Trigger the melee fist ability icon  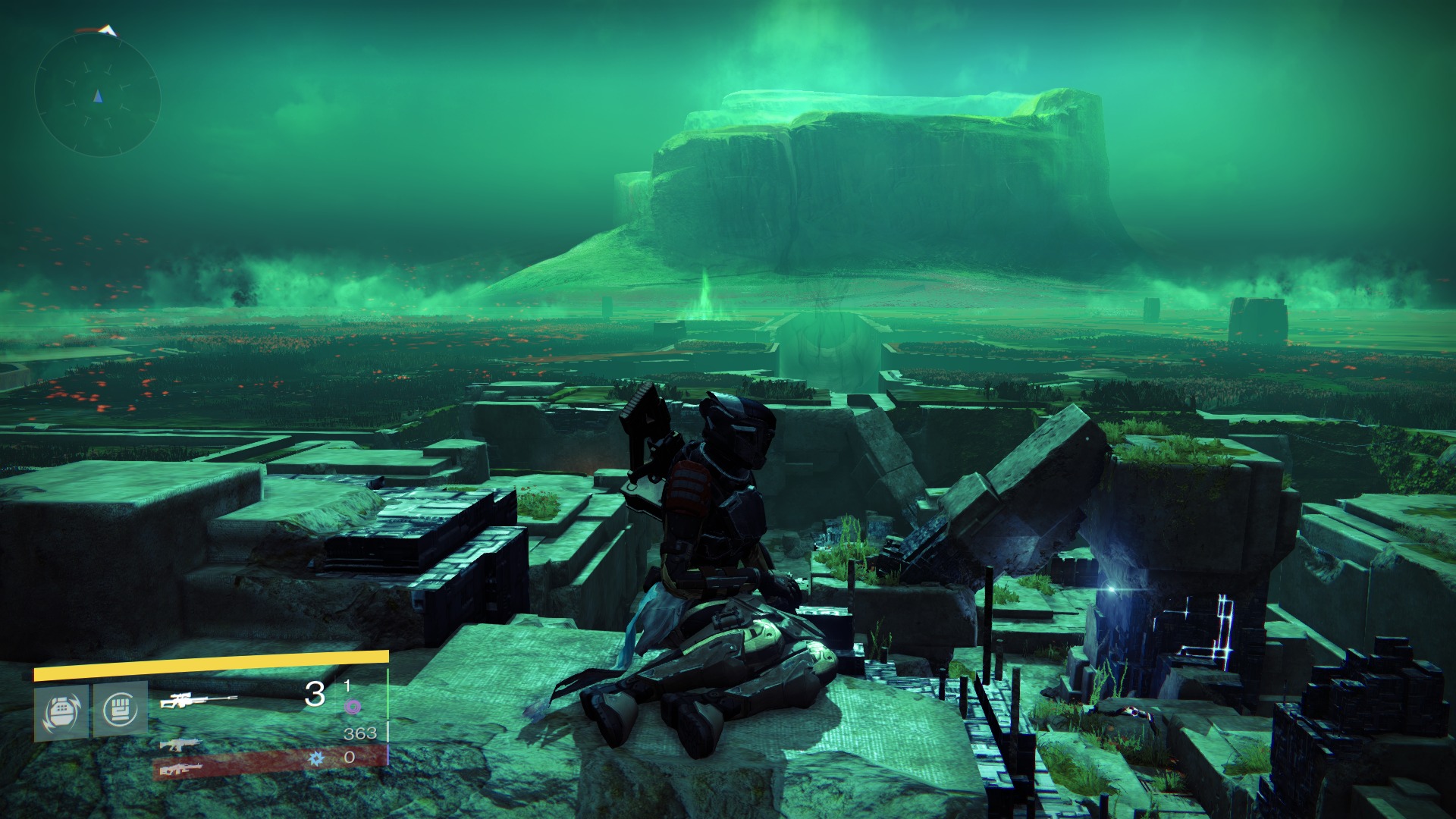(x=120, y=710)
